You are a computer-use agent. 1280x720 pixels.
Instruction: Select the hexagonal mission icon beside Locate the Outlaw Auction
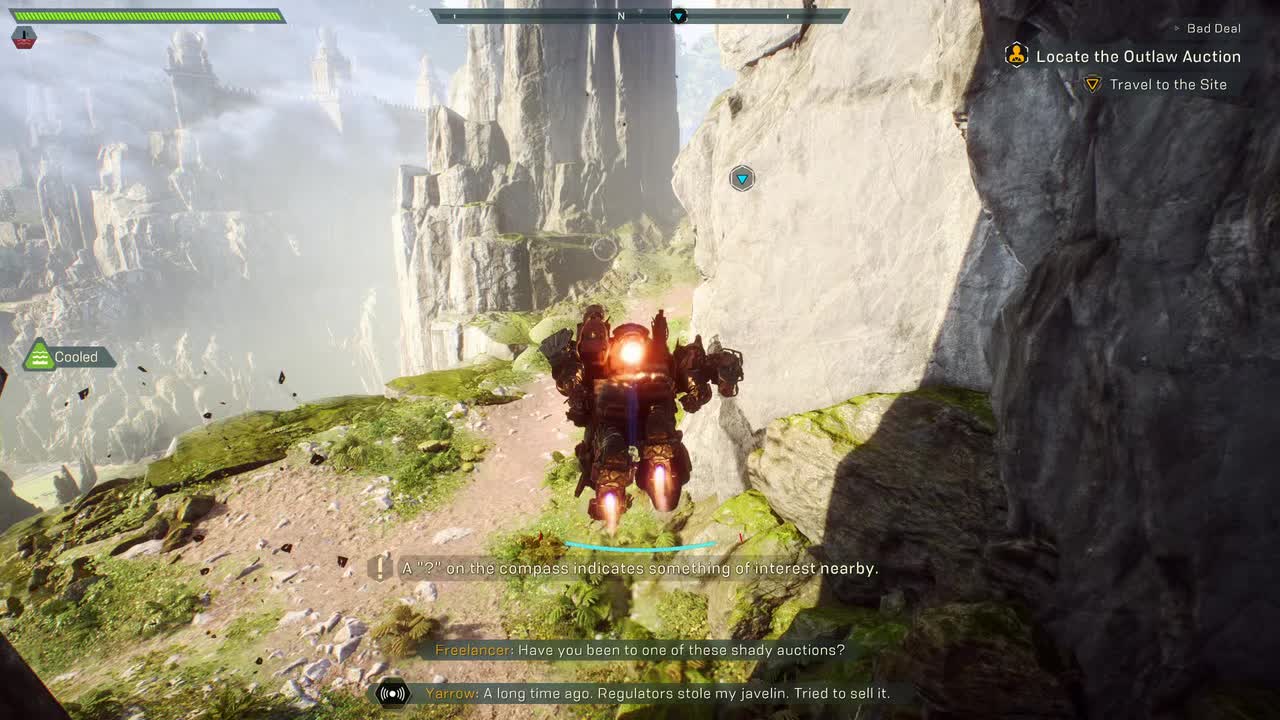(1015, 56)
